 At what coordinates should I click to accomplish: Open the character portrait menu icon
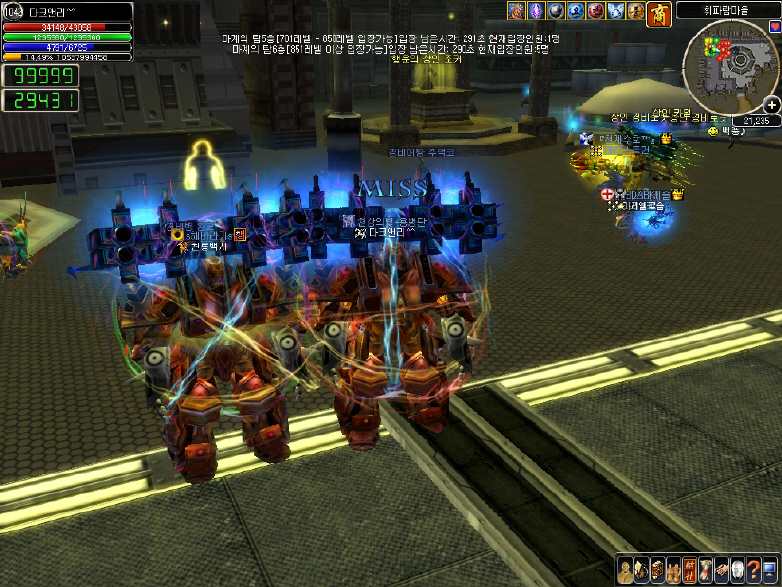623,569
